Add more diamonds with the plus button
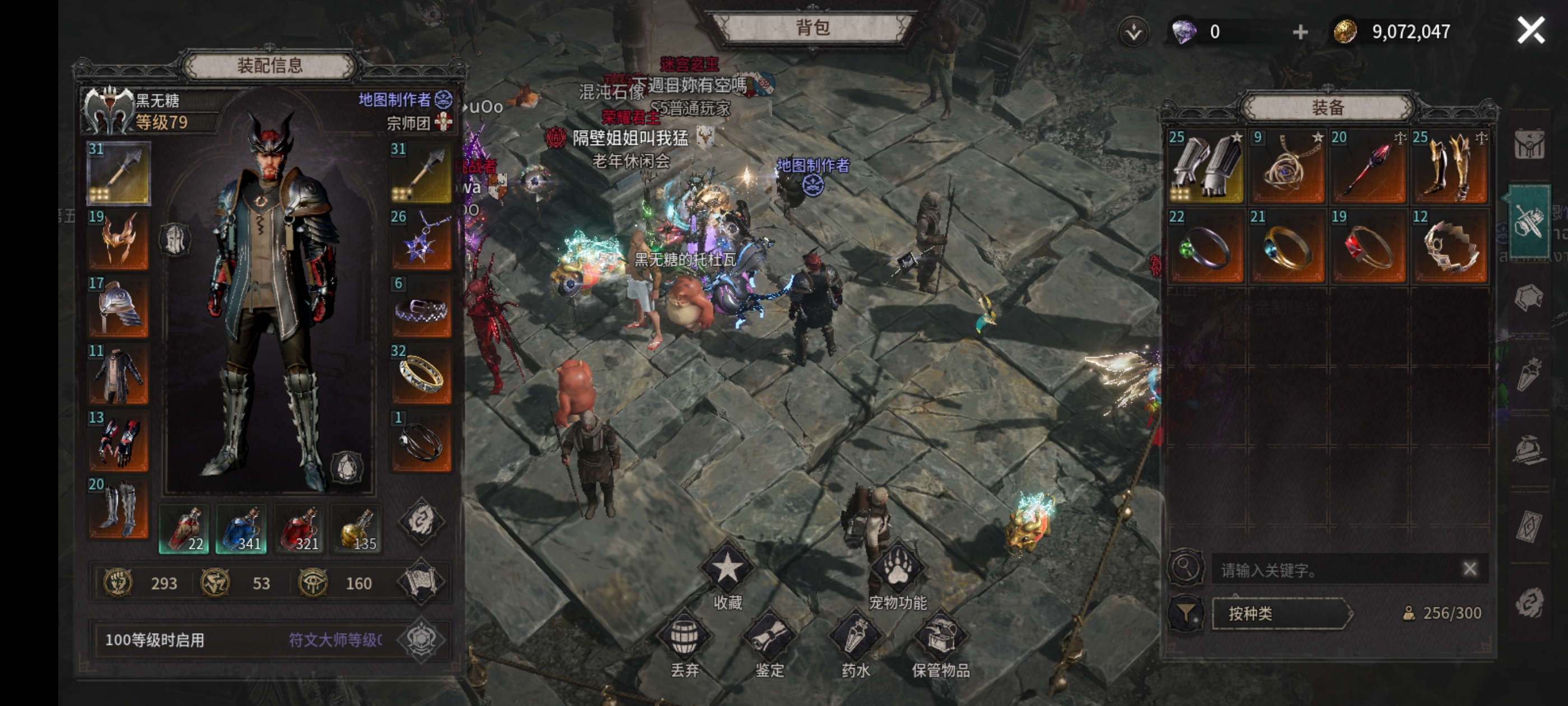This screenshot has height=706, width=1568. pos(1300,32)
